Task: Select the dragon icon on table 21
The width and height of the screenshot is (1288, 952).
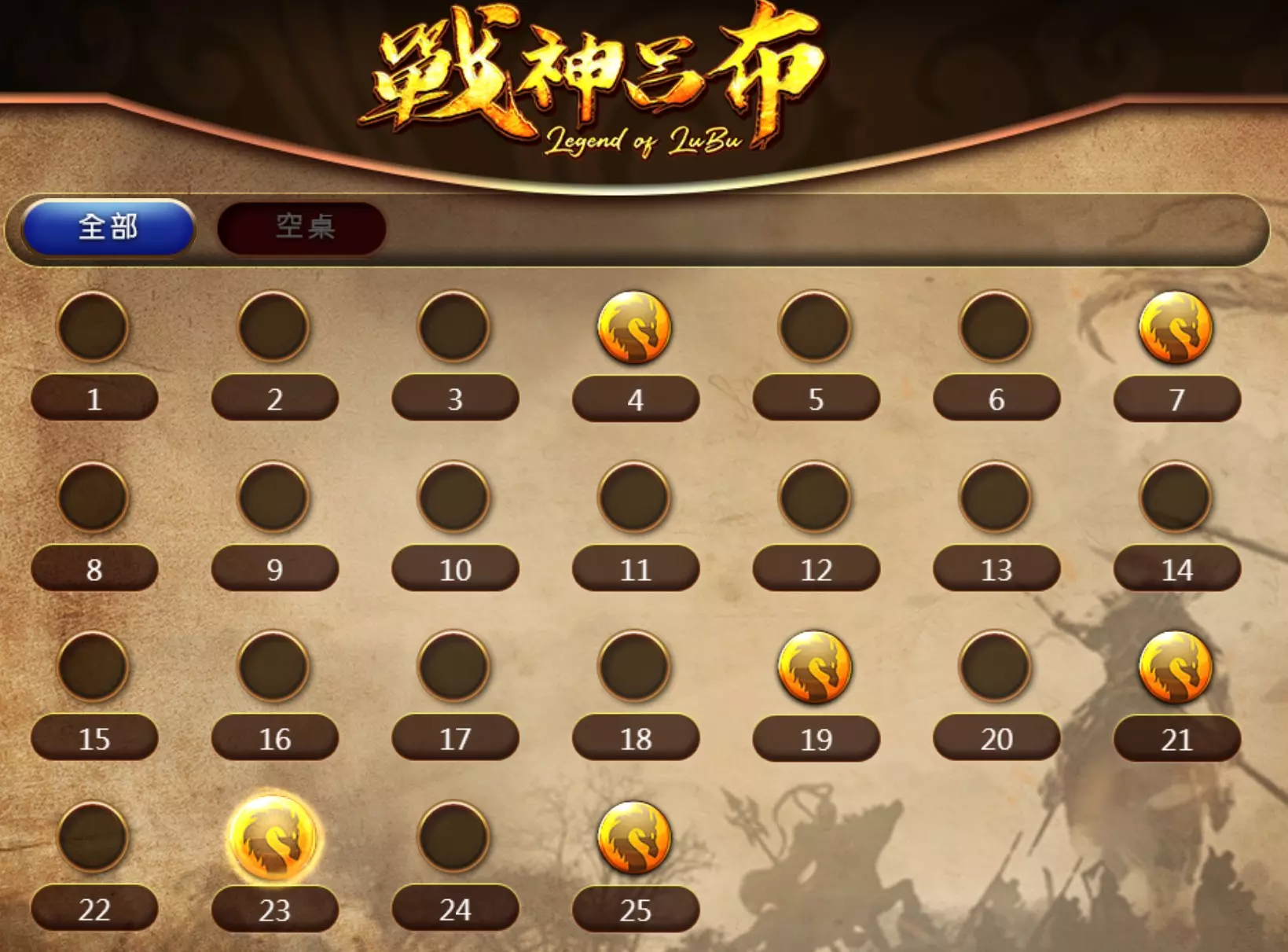Action: pyautogui.click(x=1174, y=668)
